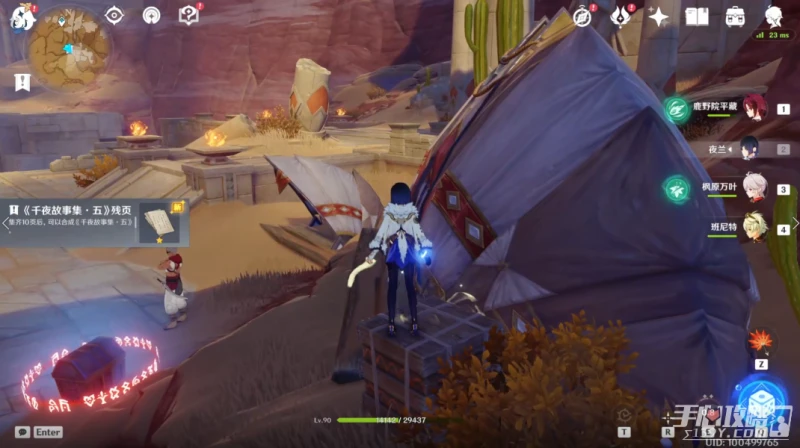Viewport: 800px width, 448px height.
Task: Switch to party member 枫原万叶
Action: tap(748, 189)
